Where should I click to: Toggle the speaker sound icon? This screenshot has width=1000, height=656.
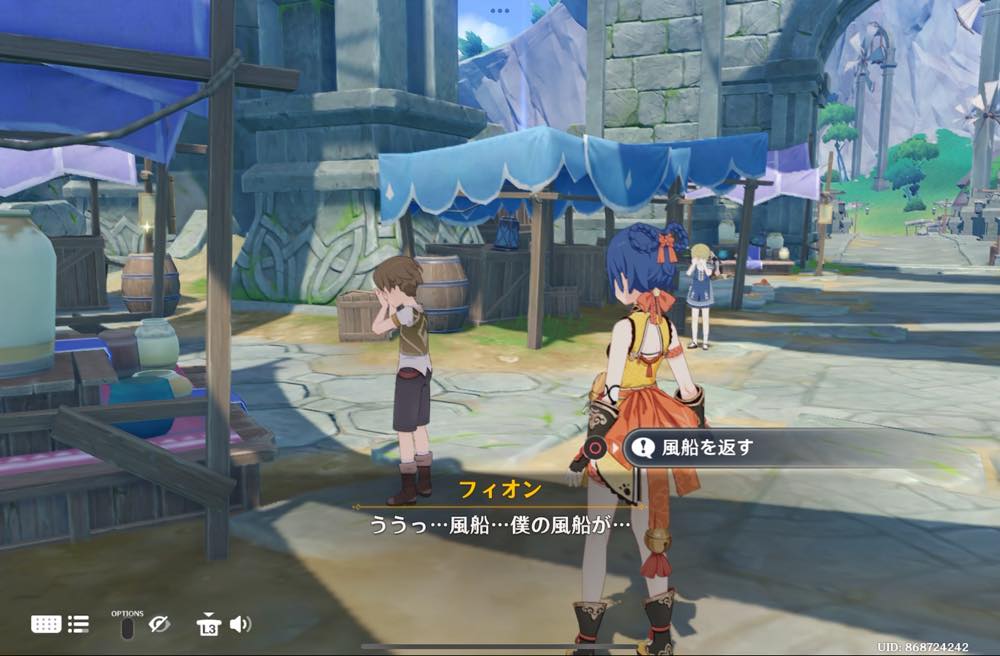click(x=240, y=624)
